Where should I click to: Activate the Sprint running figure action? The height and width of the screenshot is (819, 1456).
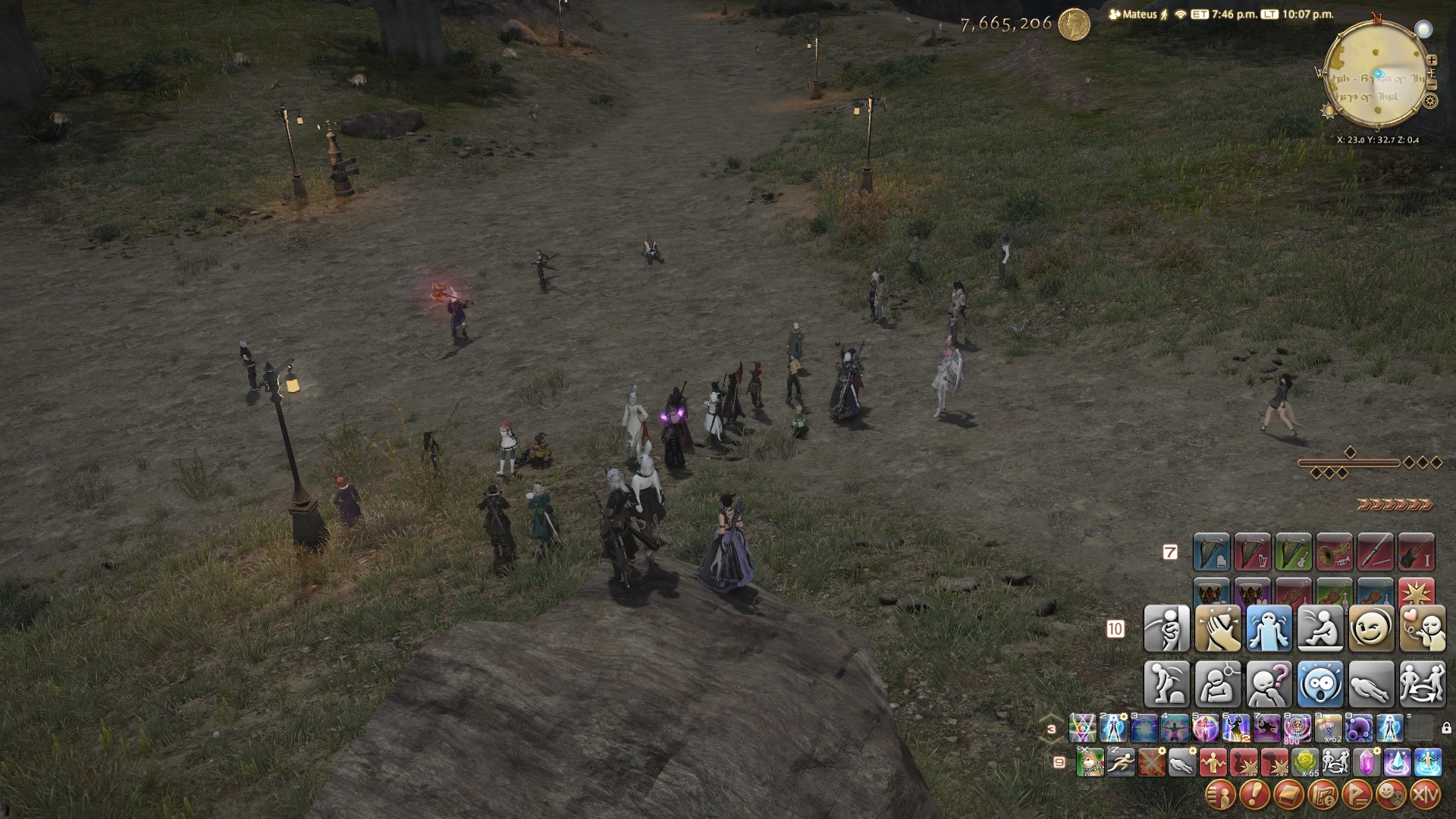[1120, 762]
